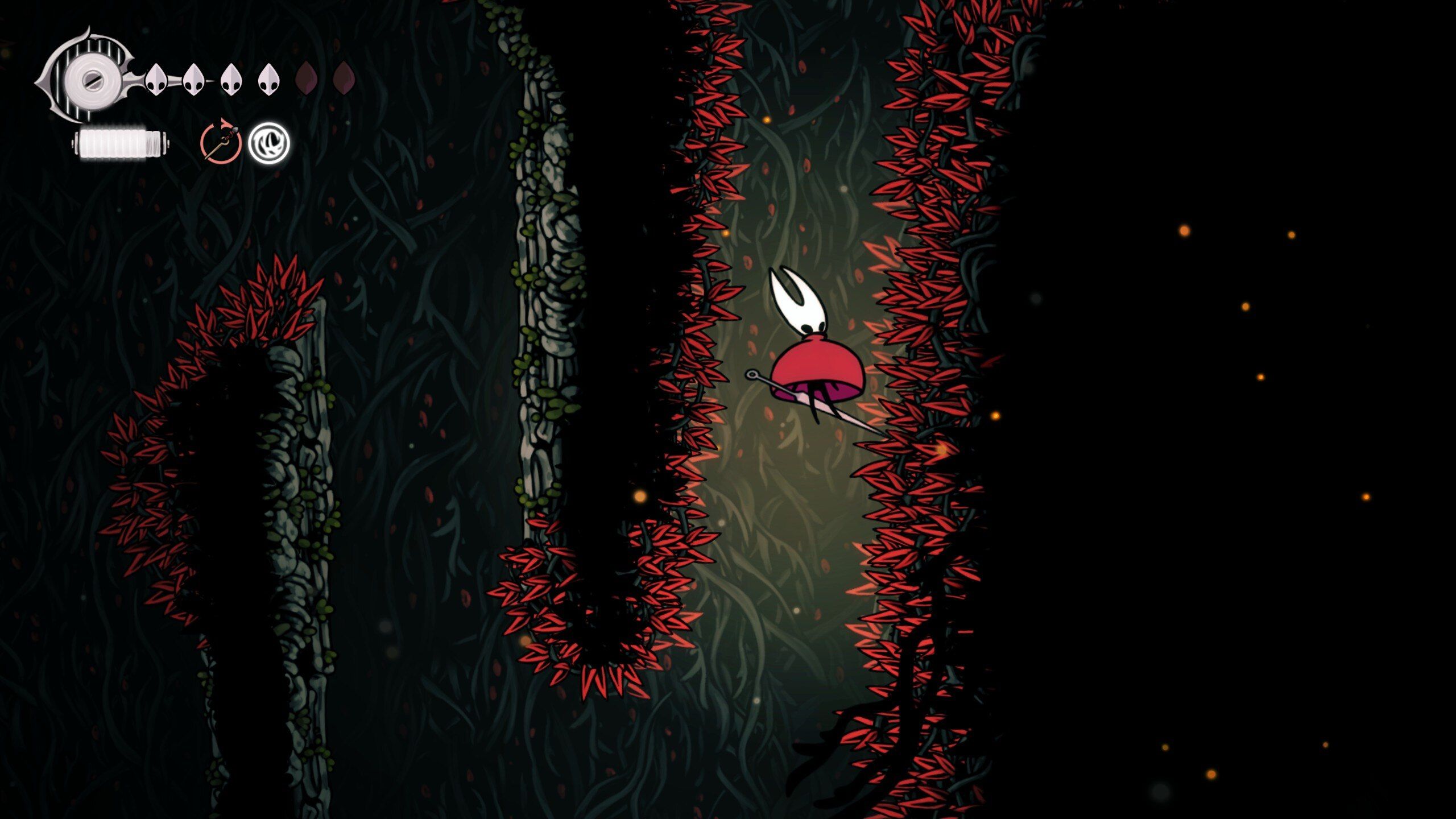Image resolution: width=1456 pixels, height=819 pixels.
Task: Click the third lit health mask
Action: point(230,80)
